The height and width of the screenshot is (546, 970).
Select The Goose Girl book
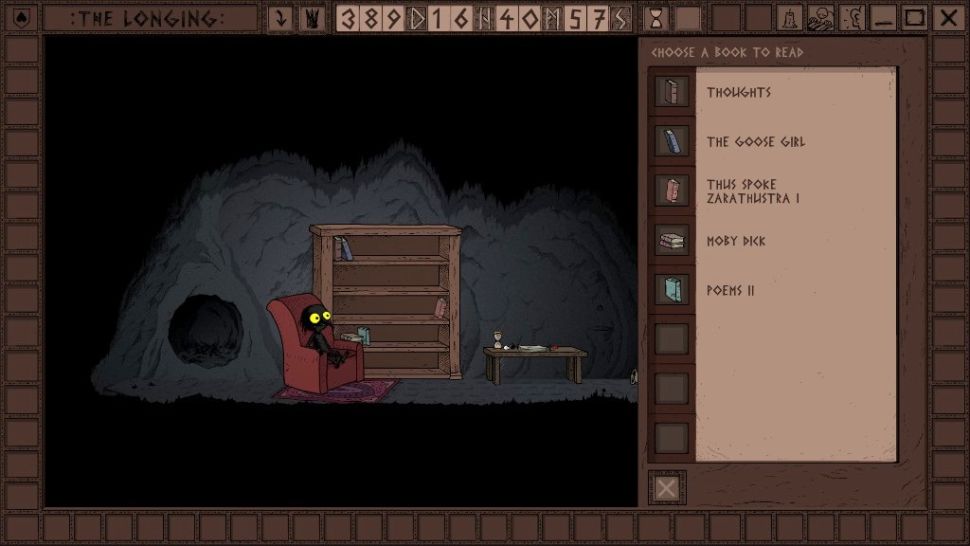[x=755, y=142]
